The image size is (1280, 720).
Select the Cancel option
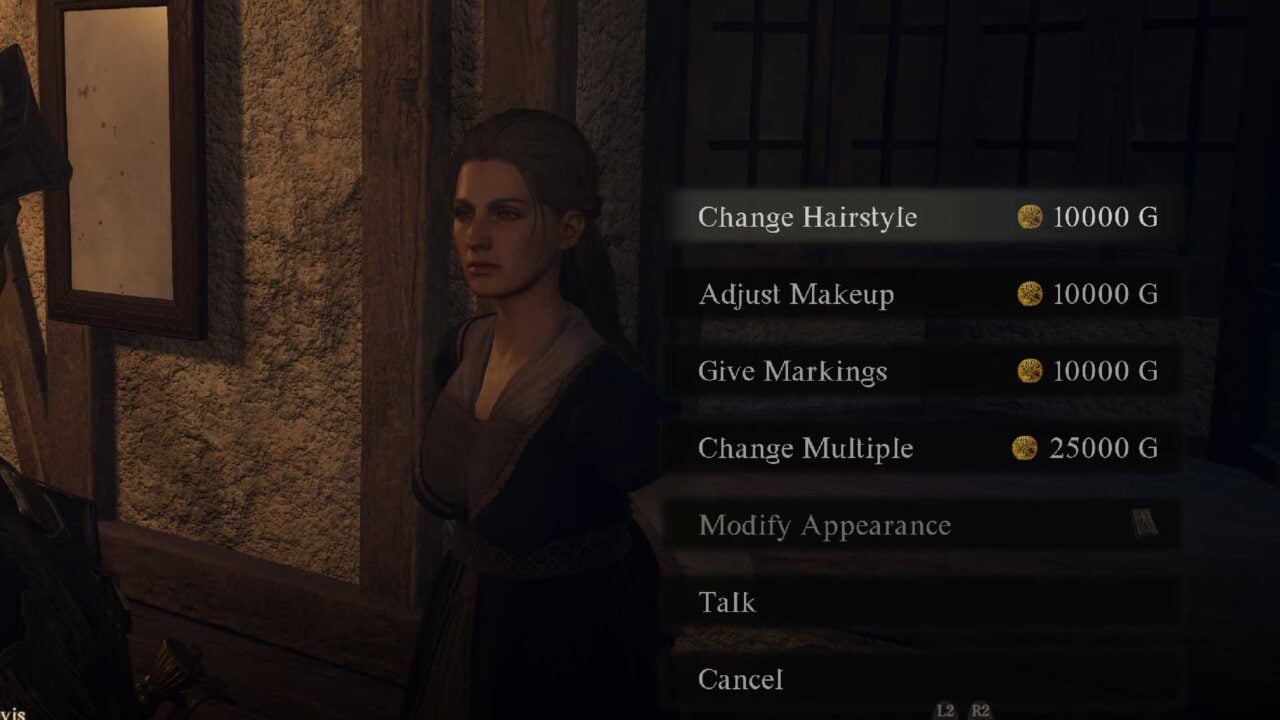741,679
